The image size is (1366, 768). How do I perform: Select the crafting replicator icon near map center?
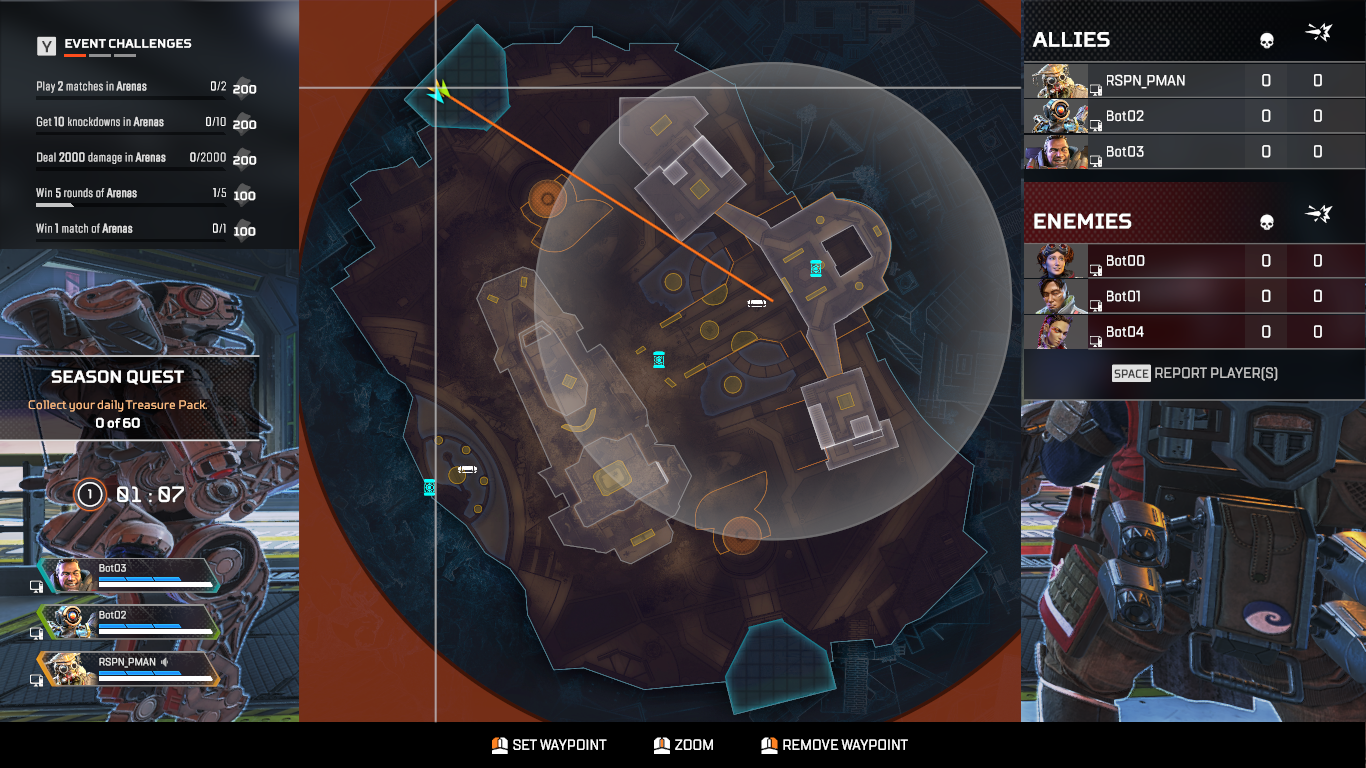pos(659,359)
